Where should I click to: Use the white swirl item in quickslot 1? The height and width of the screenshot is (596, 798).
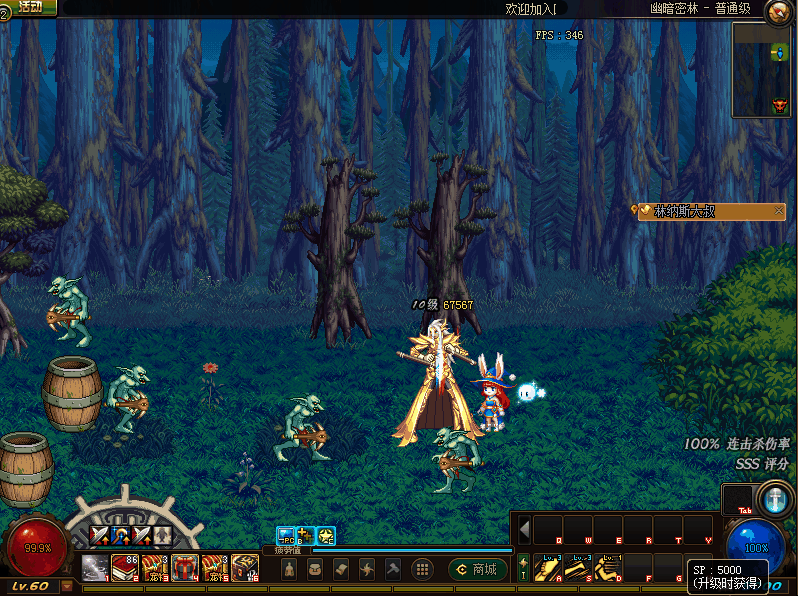[x=95, y=568]
